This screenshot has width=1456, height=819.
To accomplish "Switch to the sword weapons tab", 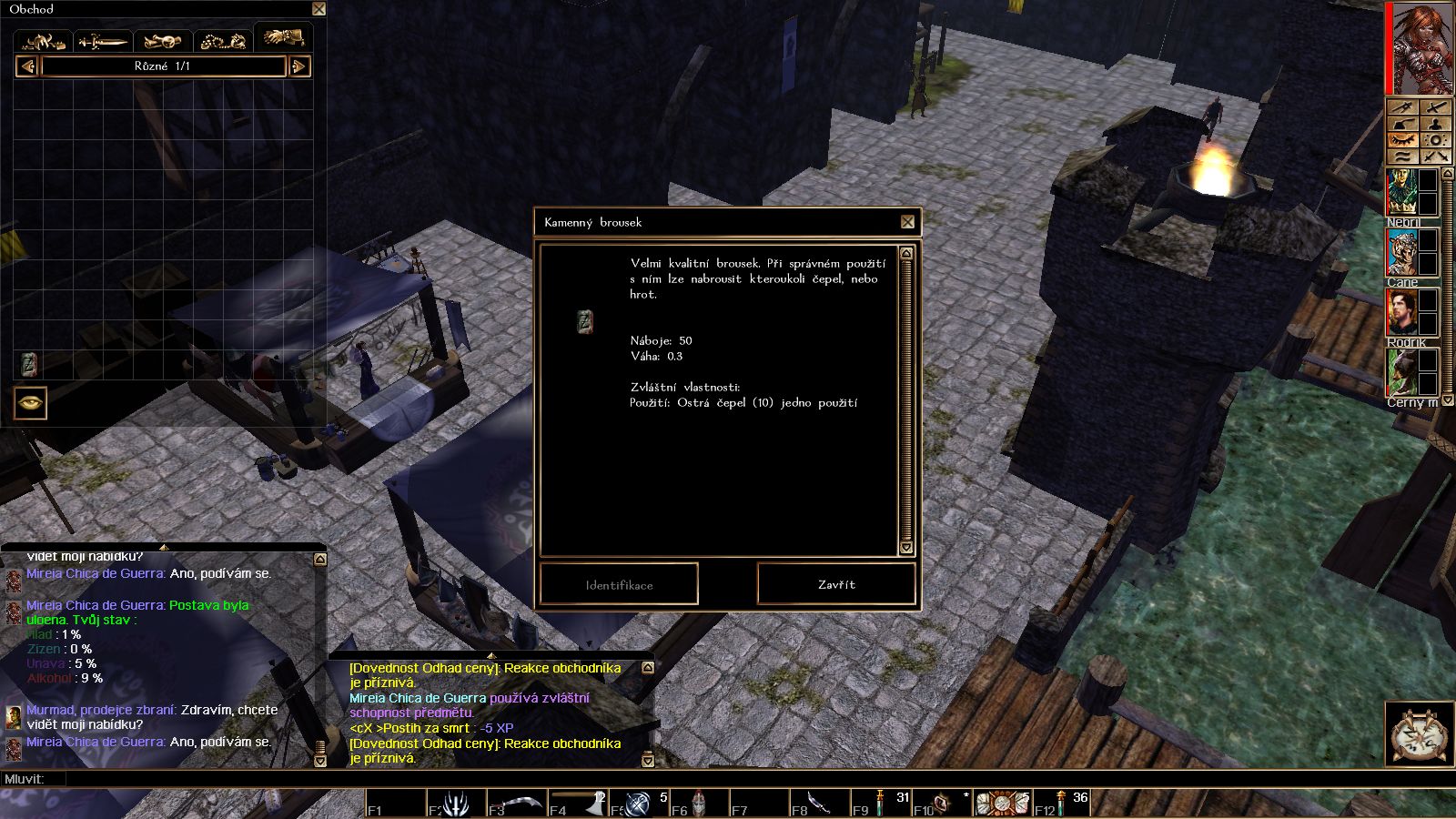I will pyautogui.click(x=103, y=41).
